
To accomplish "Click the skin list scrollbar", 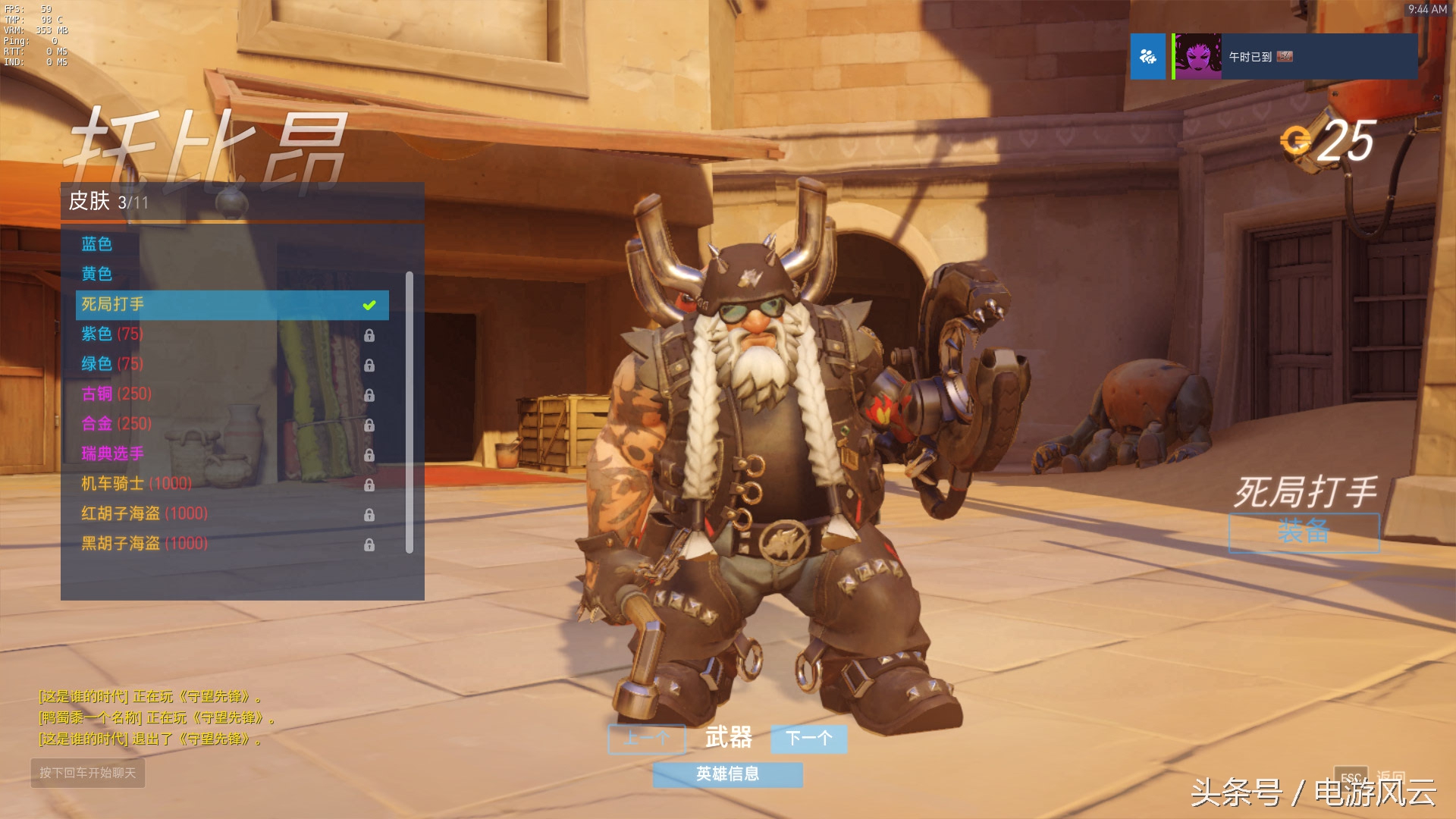I will pos(409,413).
